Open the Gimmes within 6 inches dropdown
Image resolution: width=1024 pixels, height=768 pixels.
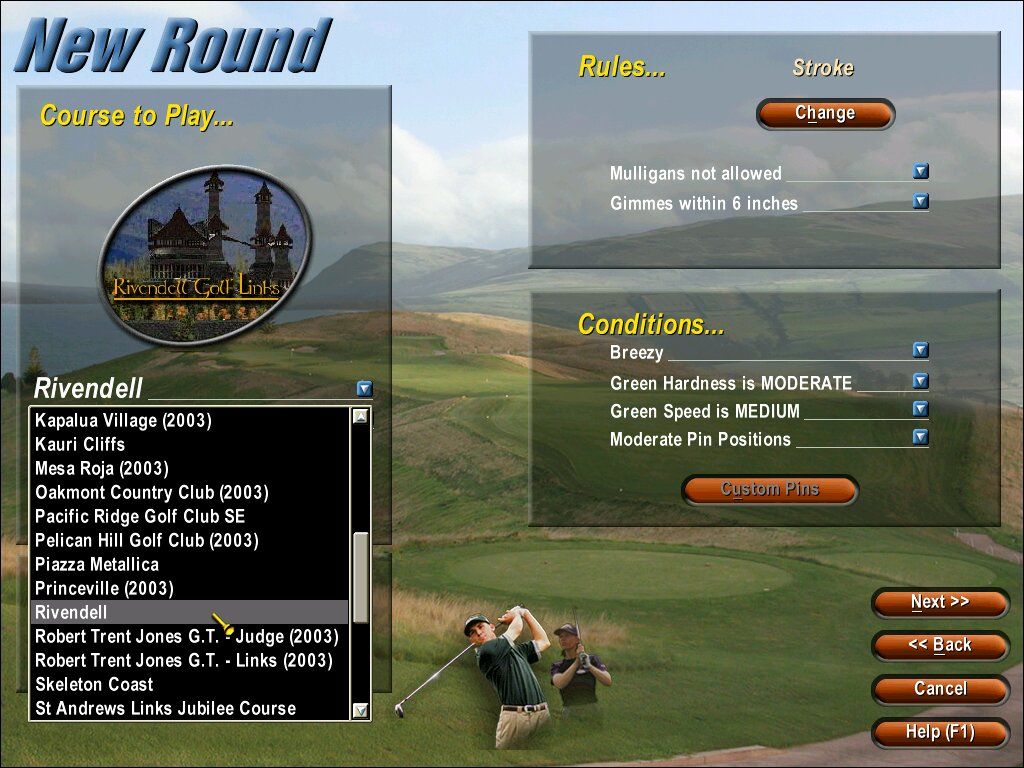coord(921,202)
